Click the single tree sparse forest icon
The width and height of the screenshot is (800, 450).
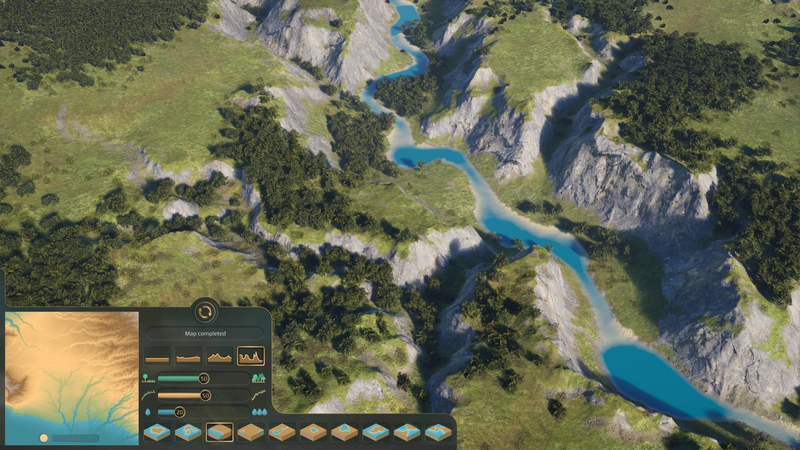[148, 378]
